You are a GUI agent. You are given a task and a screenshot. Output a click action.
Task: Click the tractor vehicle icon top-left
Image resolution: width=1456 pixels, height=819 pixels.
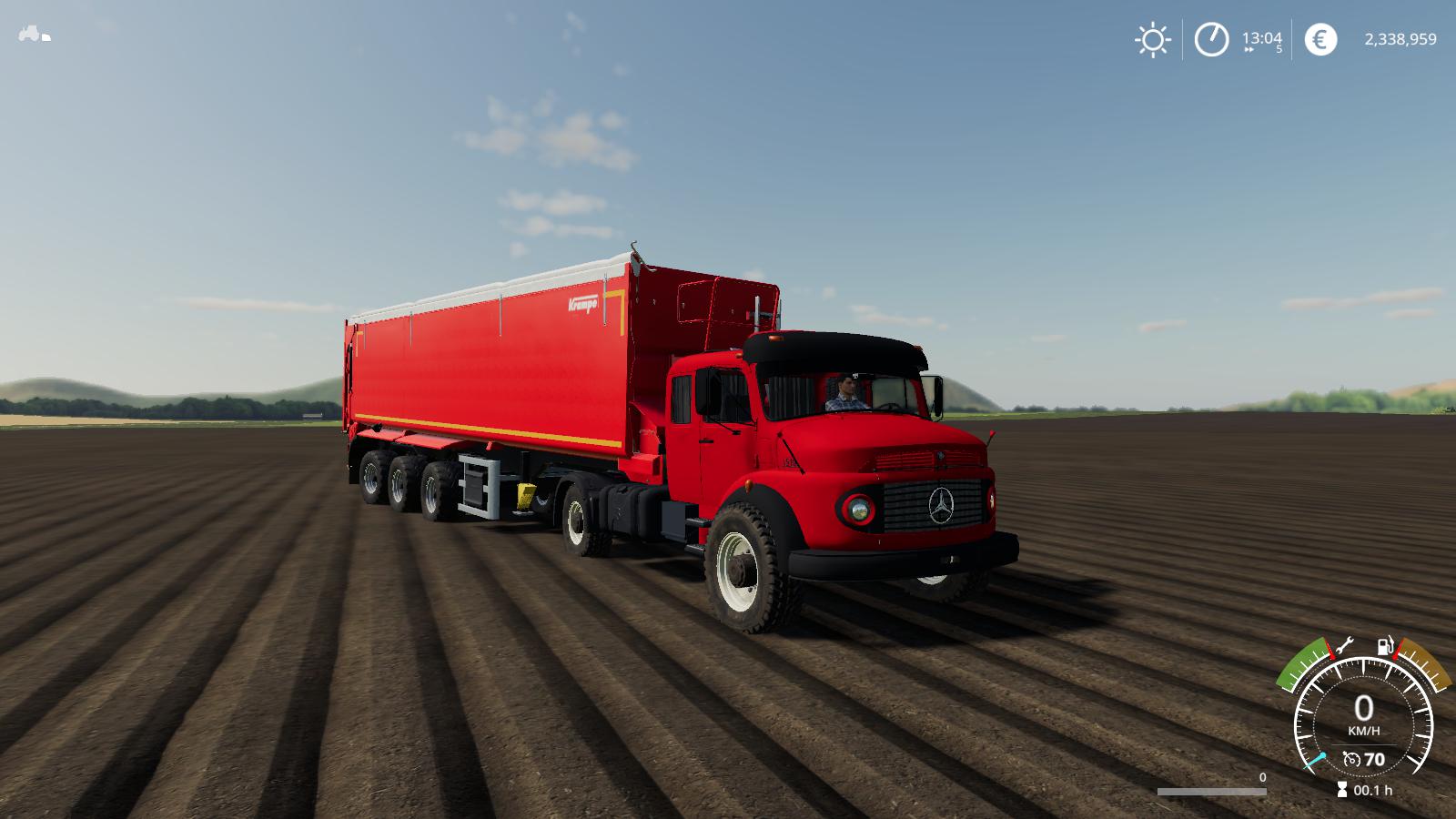[32, 35]
